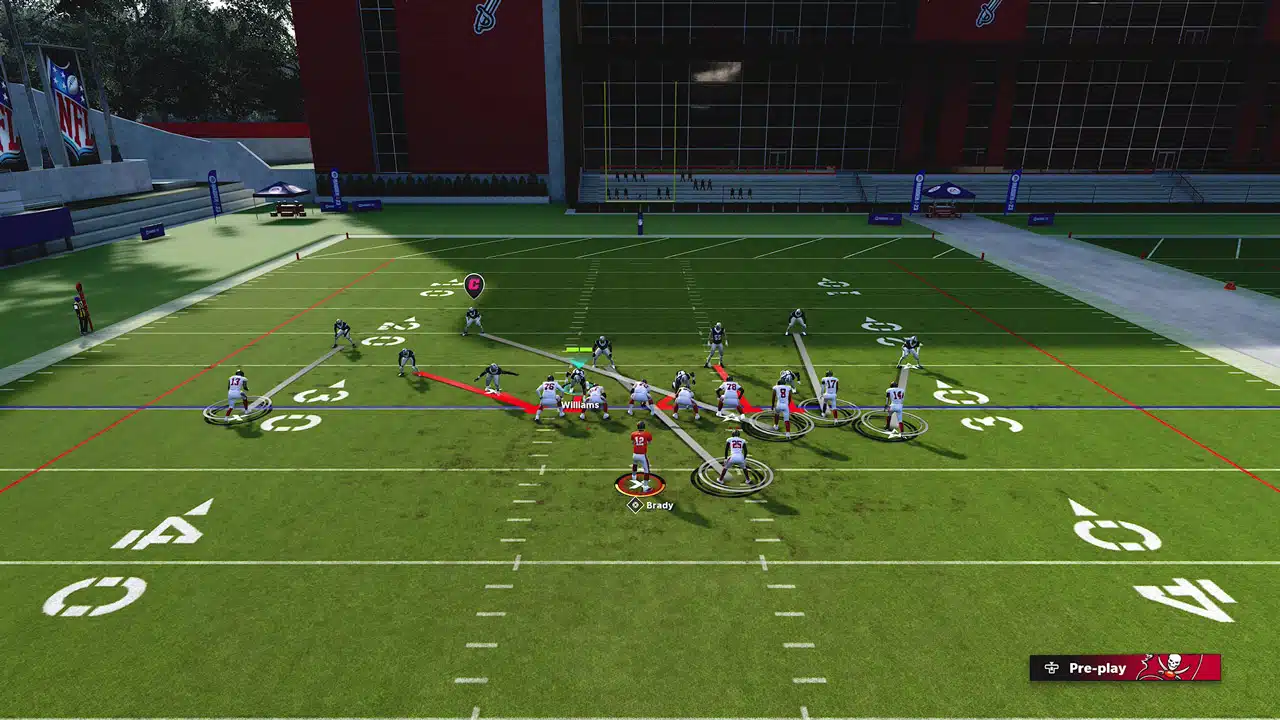Click the Brady name plate

point(657,504)
